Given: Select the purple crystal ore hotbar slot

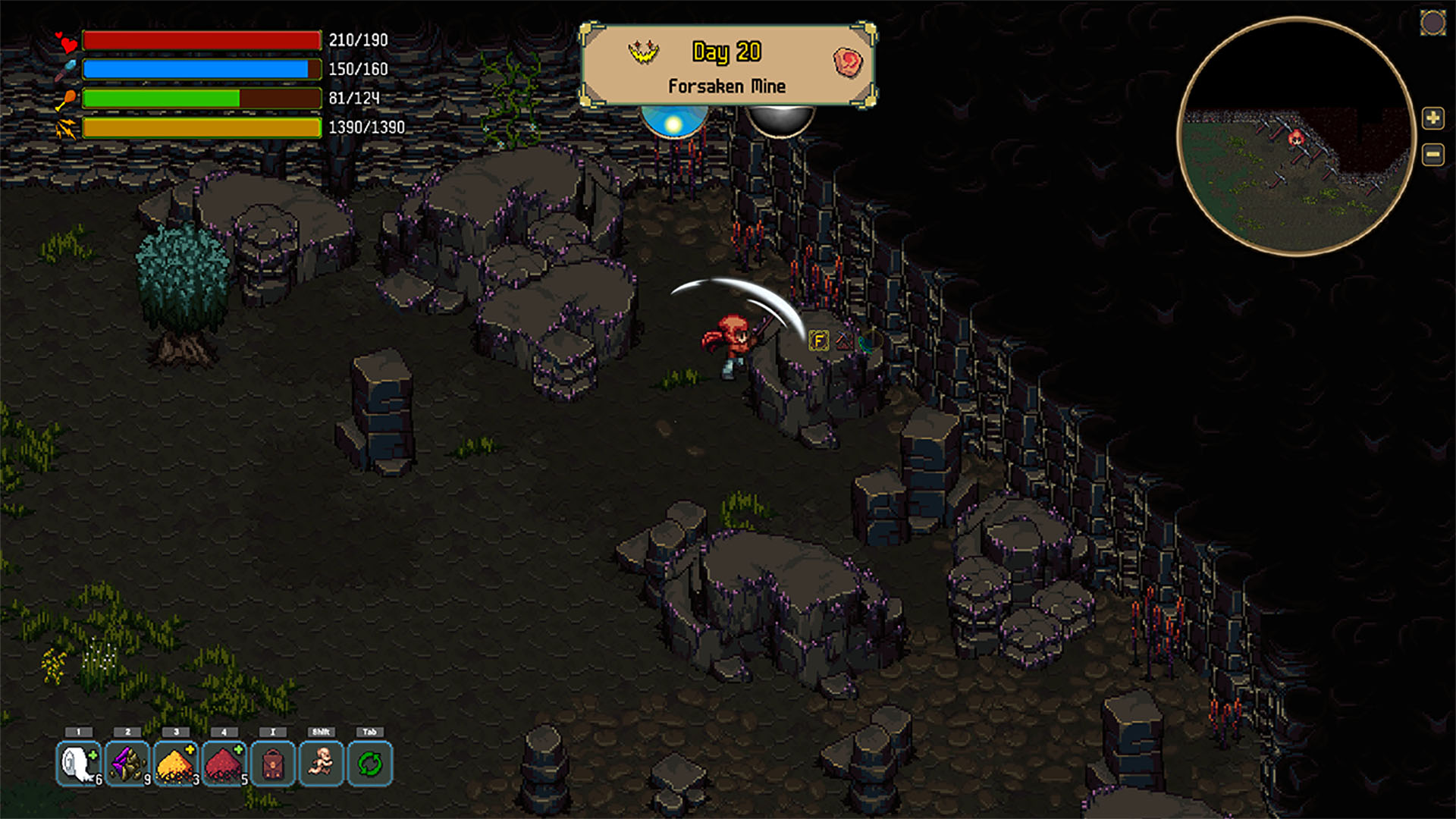Looking at the screenshot, I should (x=127, y=764).
